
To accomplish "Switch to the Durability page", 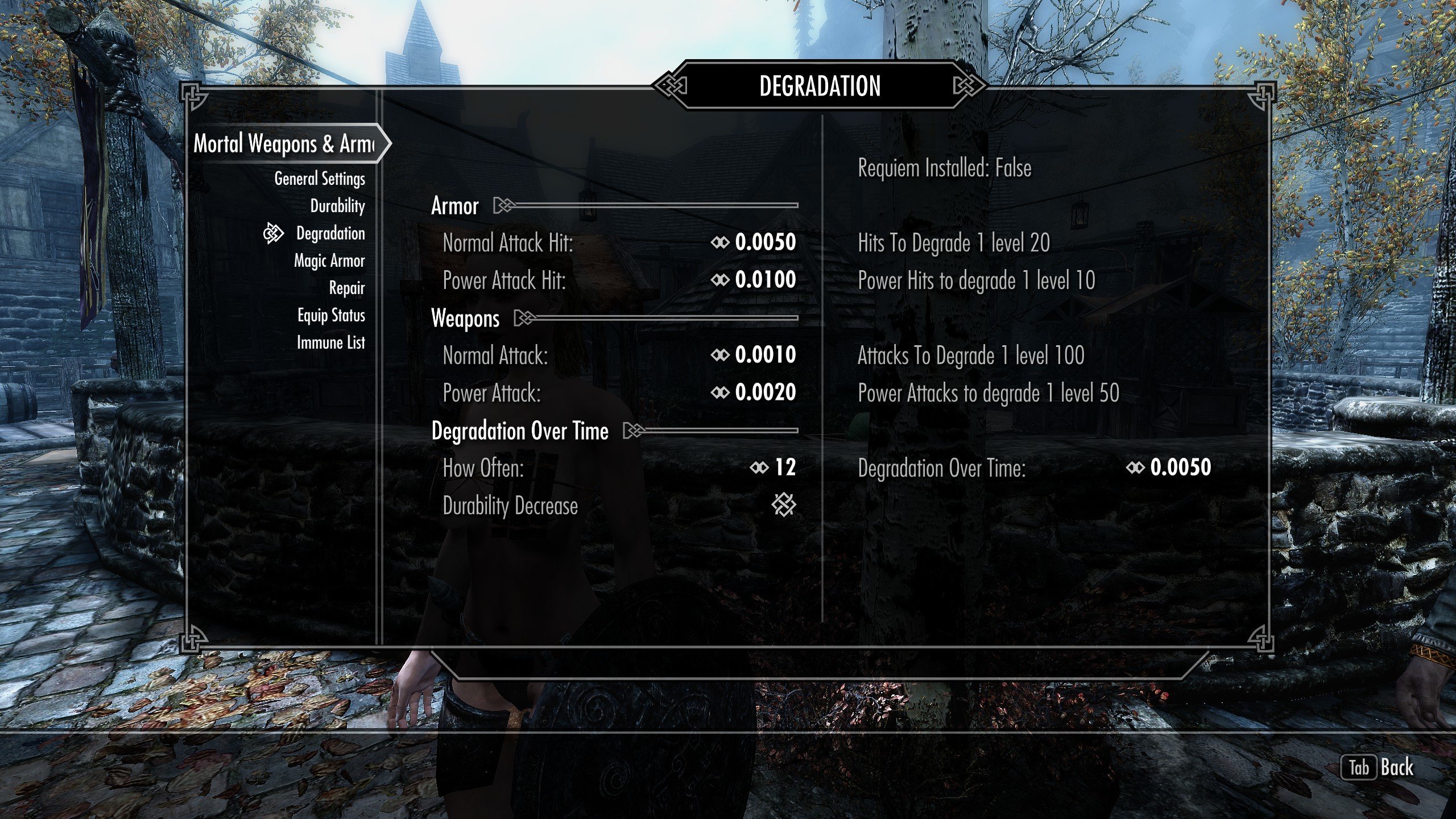I will point(337,206).
